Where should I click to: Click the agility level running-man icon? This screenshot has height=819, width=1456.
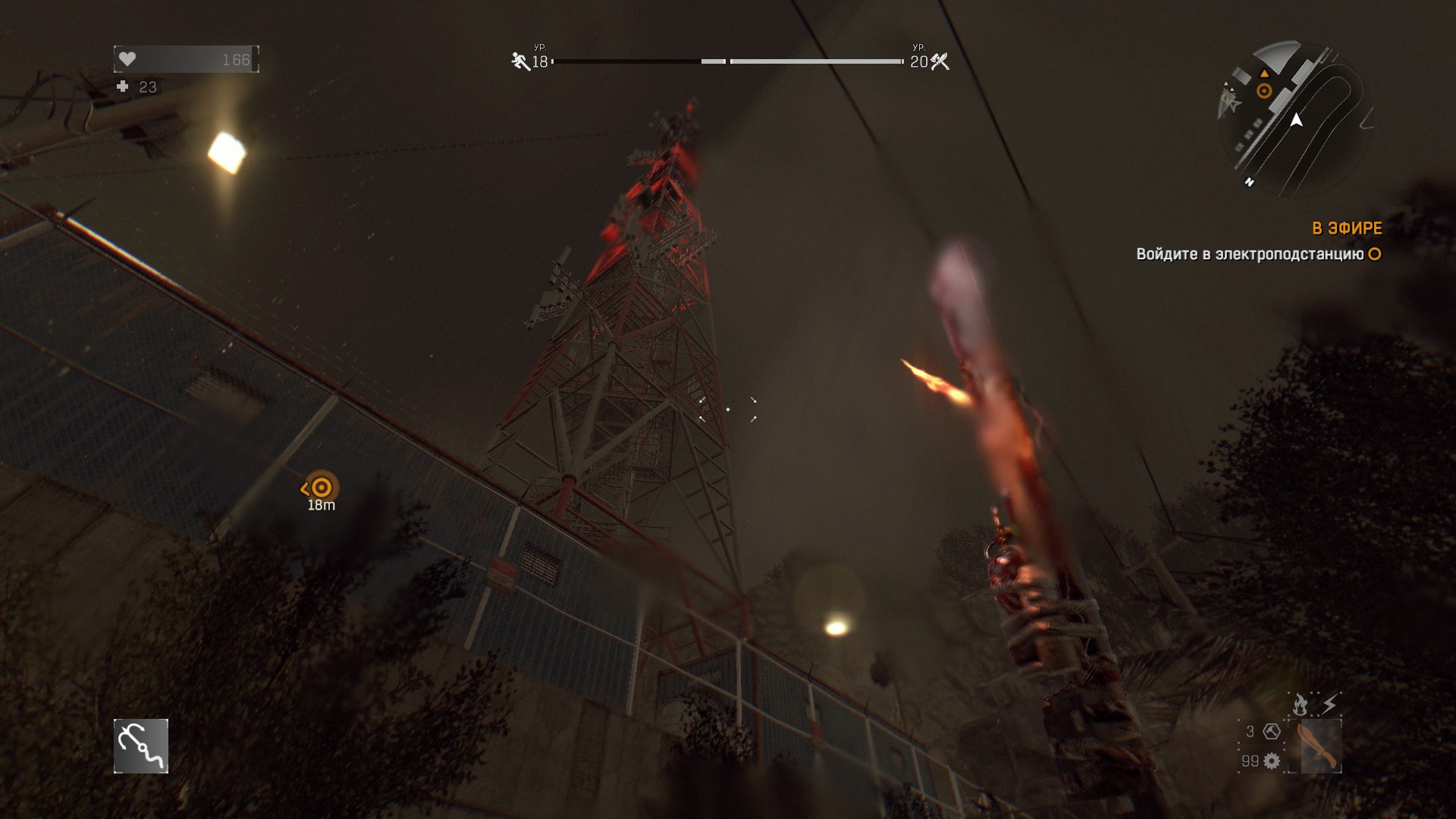tap(520, 61)
